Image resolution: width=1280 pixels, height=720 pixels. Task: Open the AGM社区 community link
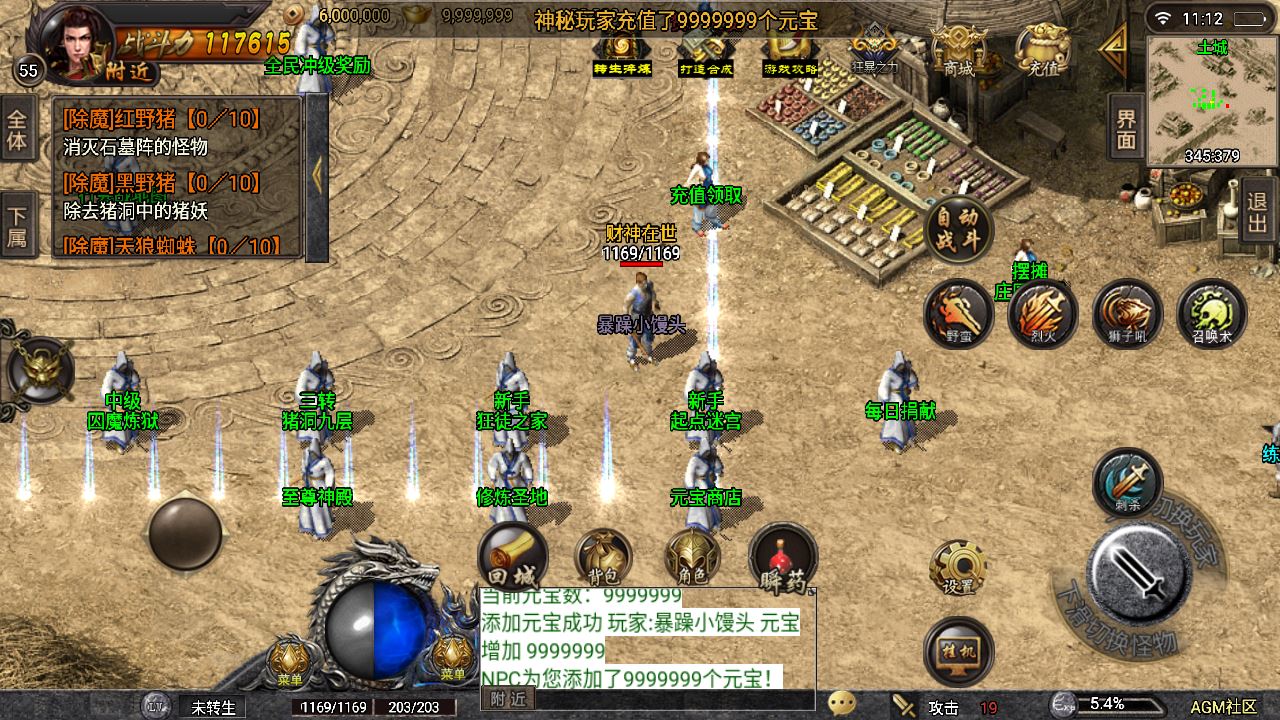click(1223, 707)
